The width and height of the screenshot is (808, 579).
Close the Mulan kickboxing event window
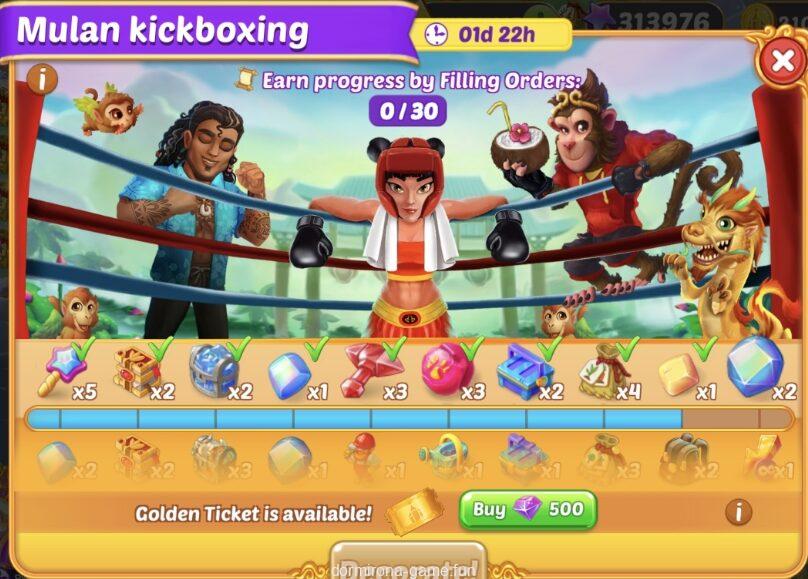(780, 62)
